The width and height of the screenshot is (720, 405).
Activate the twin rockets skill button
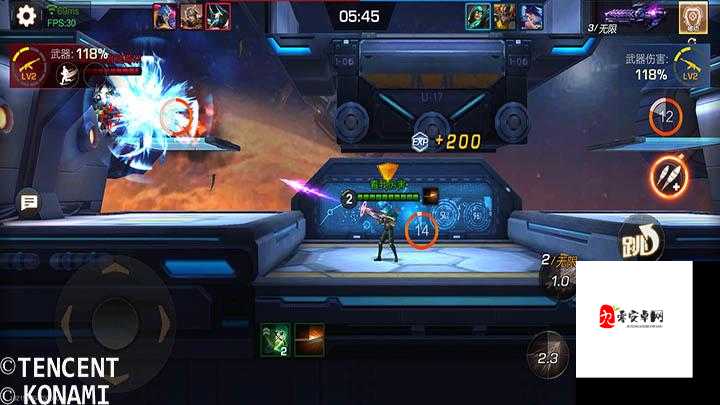pyautogui.click(x=669, y=177)
